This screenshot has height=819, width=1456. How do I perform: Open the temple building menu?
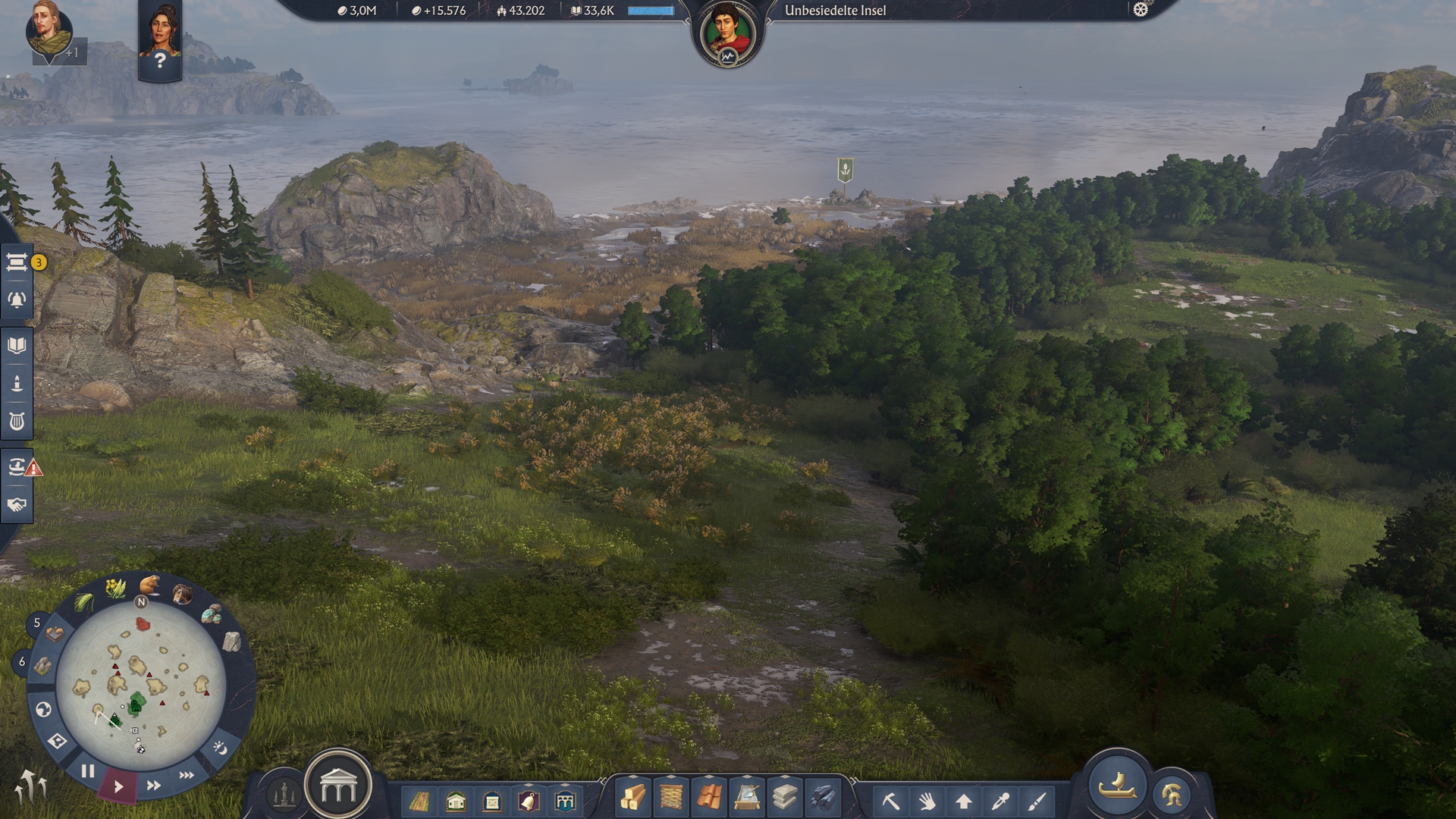(338, 787)
